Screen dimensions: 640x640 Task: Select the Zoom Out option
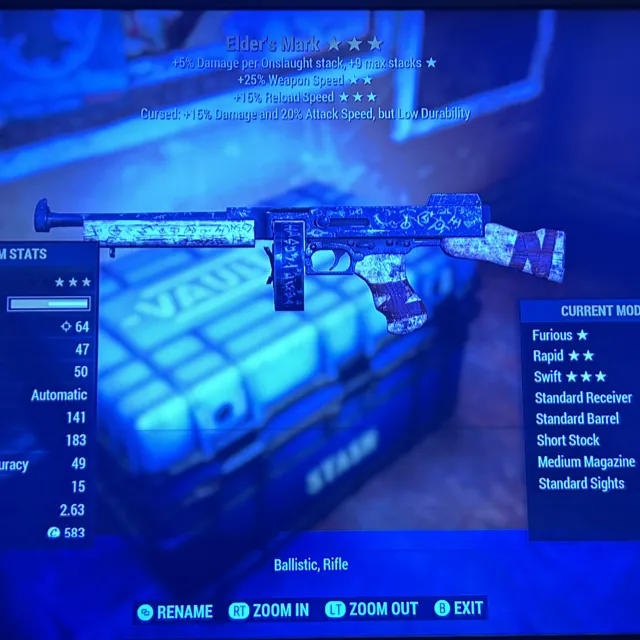point(373,610)
